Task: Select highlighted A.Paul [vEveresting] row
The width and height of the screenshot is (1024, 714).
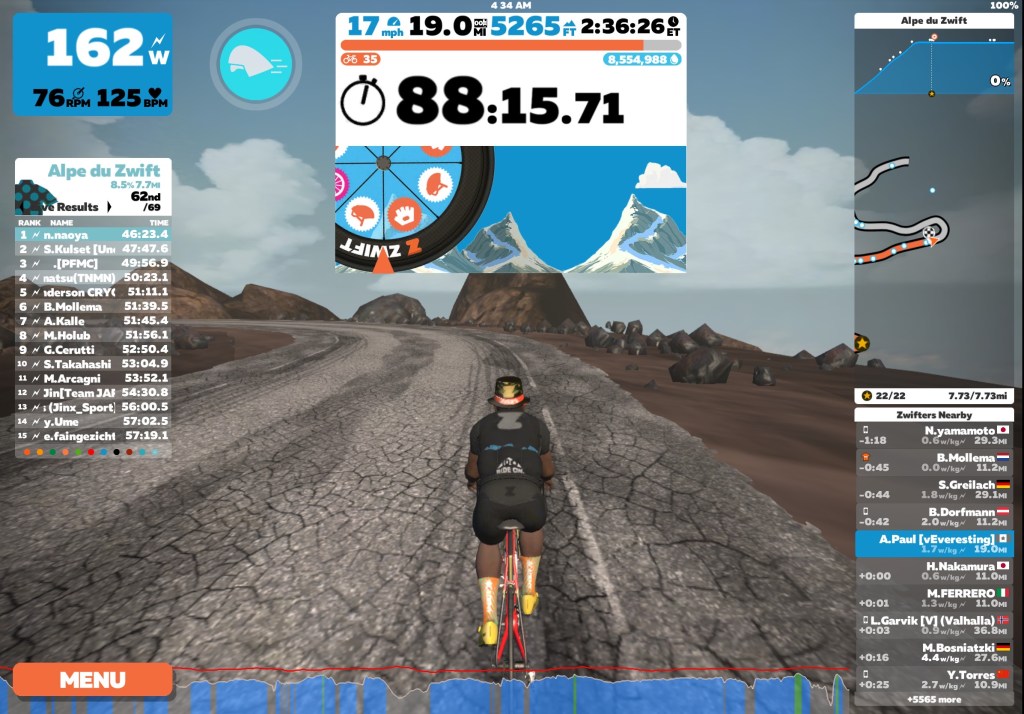Action: pos(934,543)
